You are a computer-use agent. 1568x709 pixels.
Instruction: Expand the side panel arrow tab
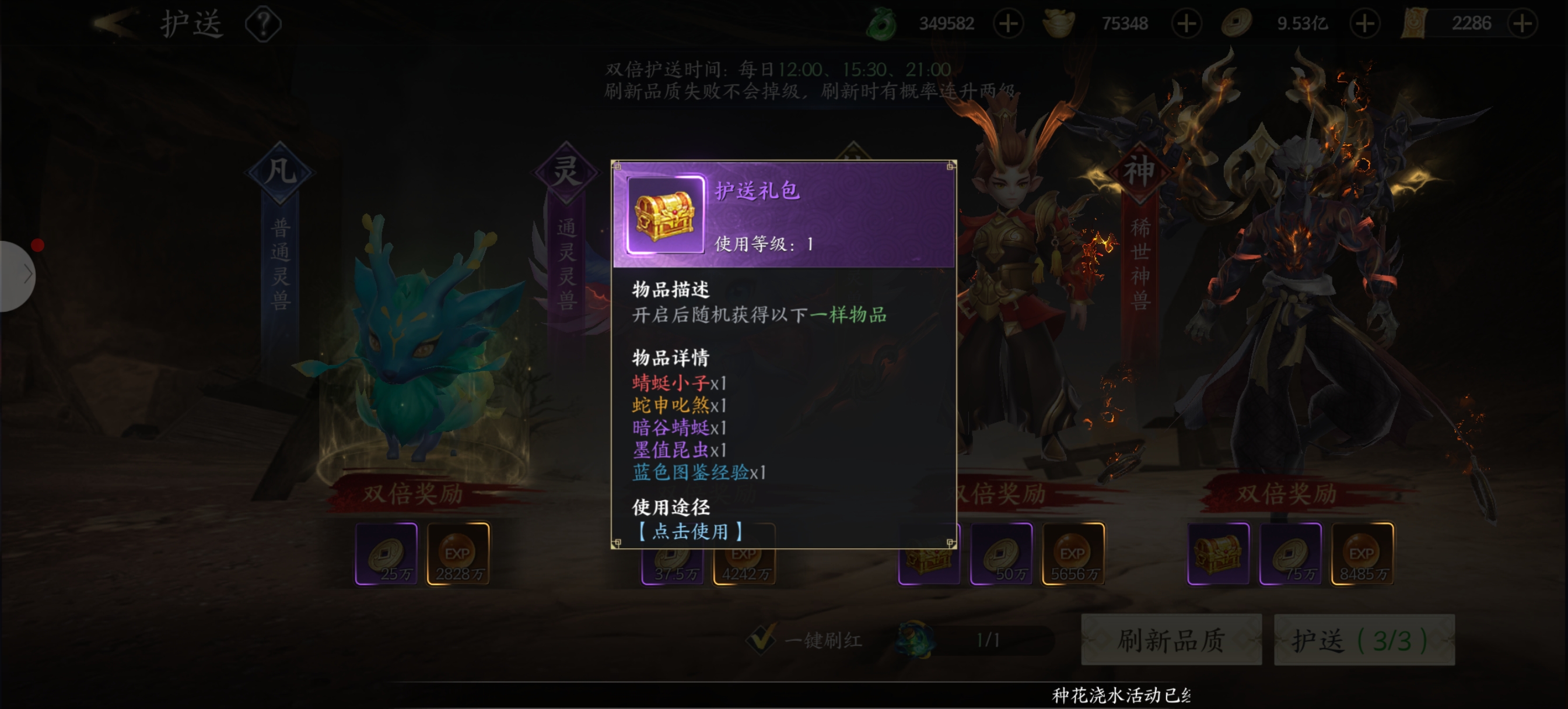[22, 275]
